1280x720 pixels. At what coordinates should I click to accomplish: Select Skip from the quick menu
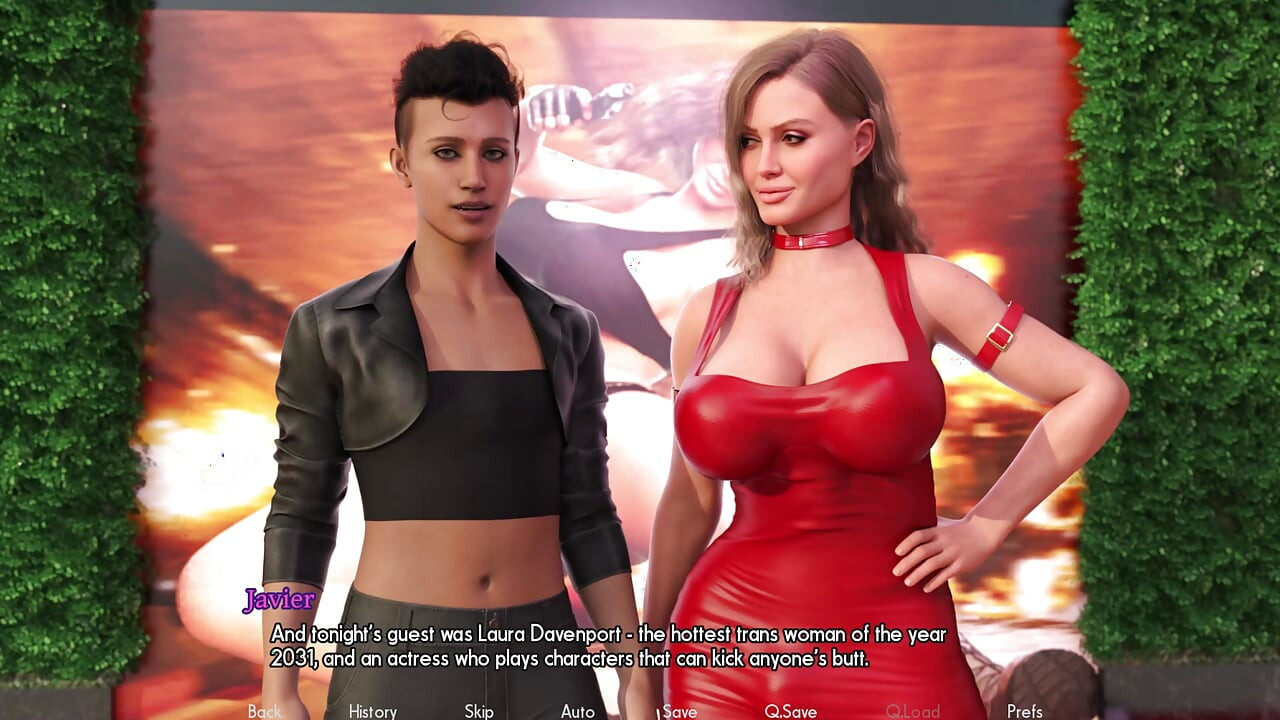point(477,711)
